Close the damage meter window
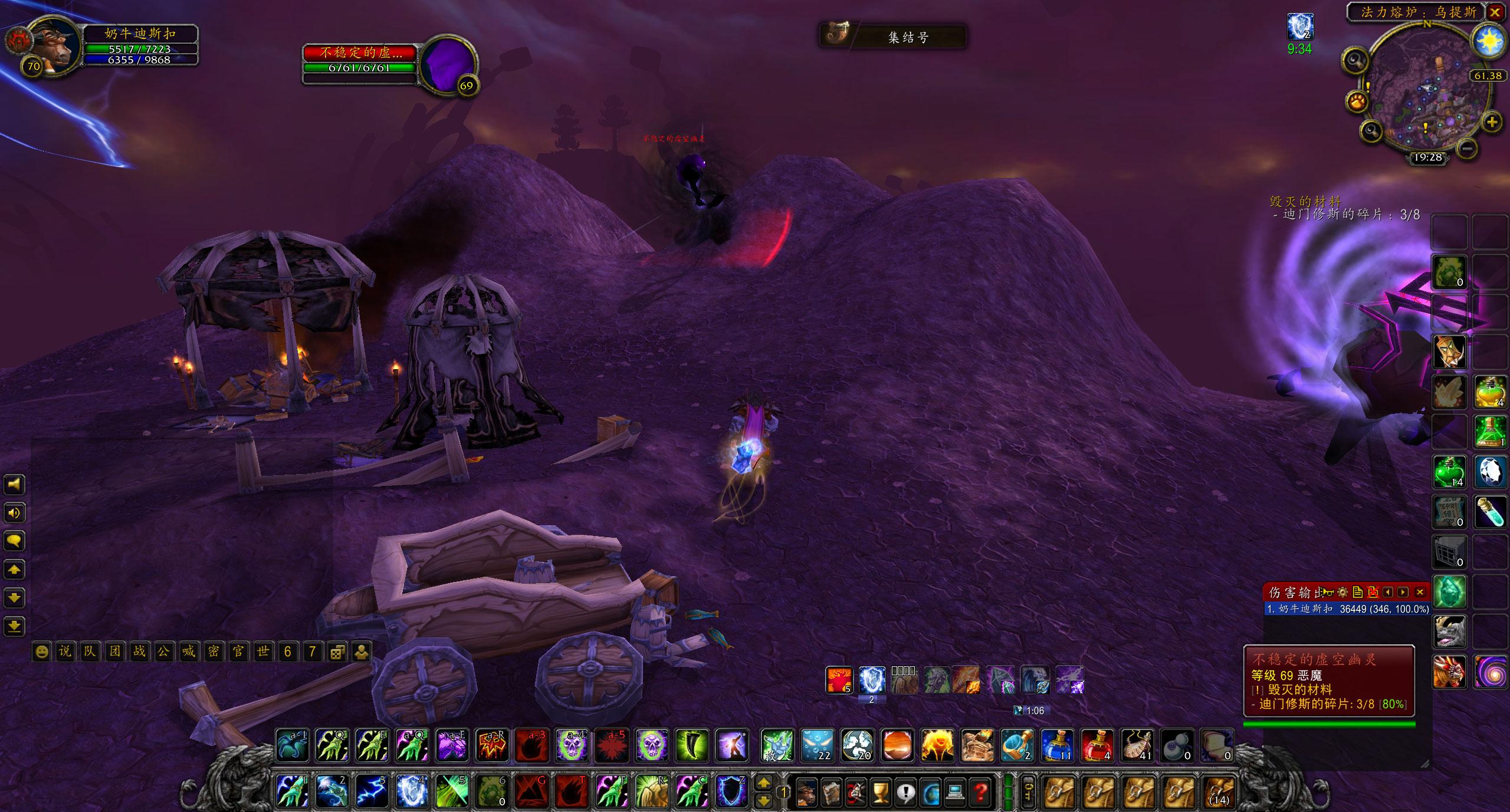This screenshot has height=812, width=1510. point(1420,592)
